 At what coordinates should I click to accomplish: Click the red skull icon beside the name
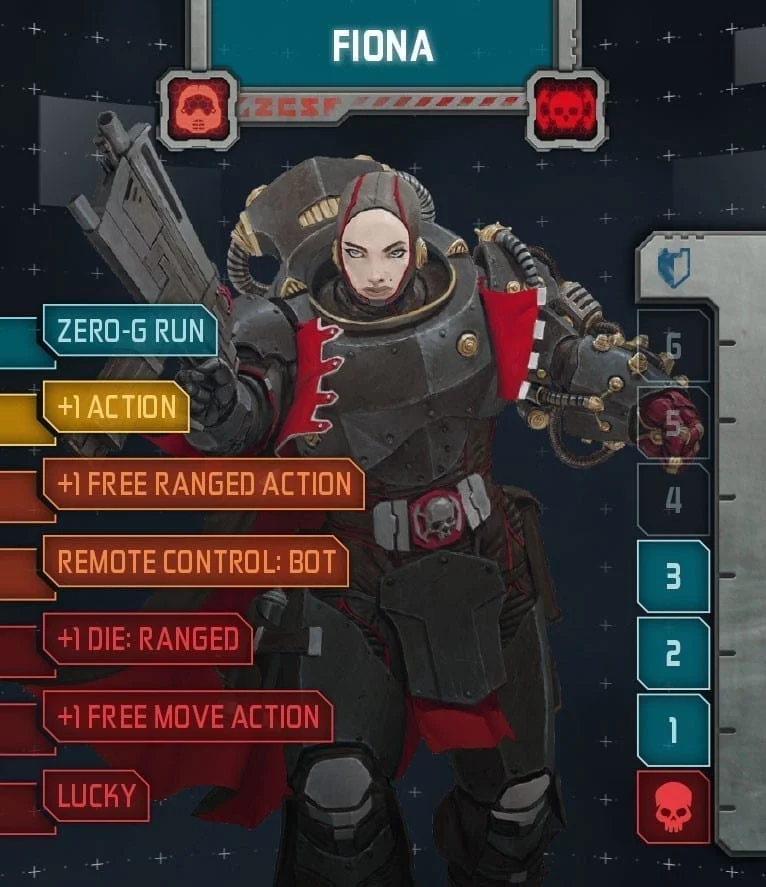[566, 105]
